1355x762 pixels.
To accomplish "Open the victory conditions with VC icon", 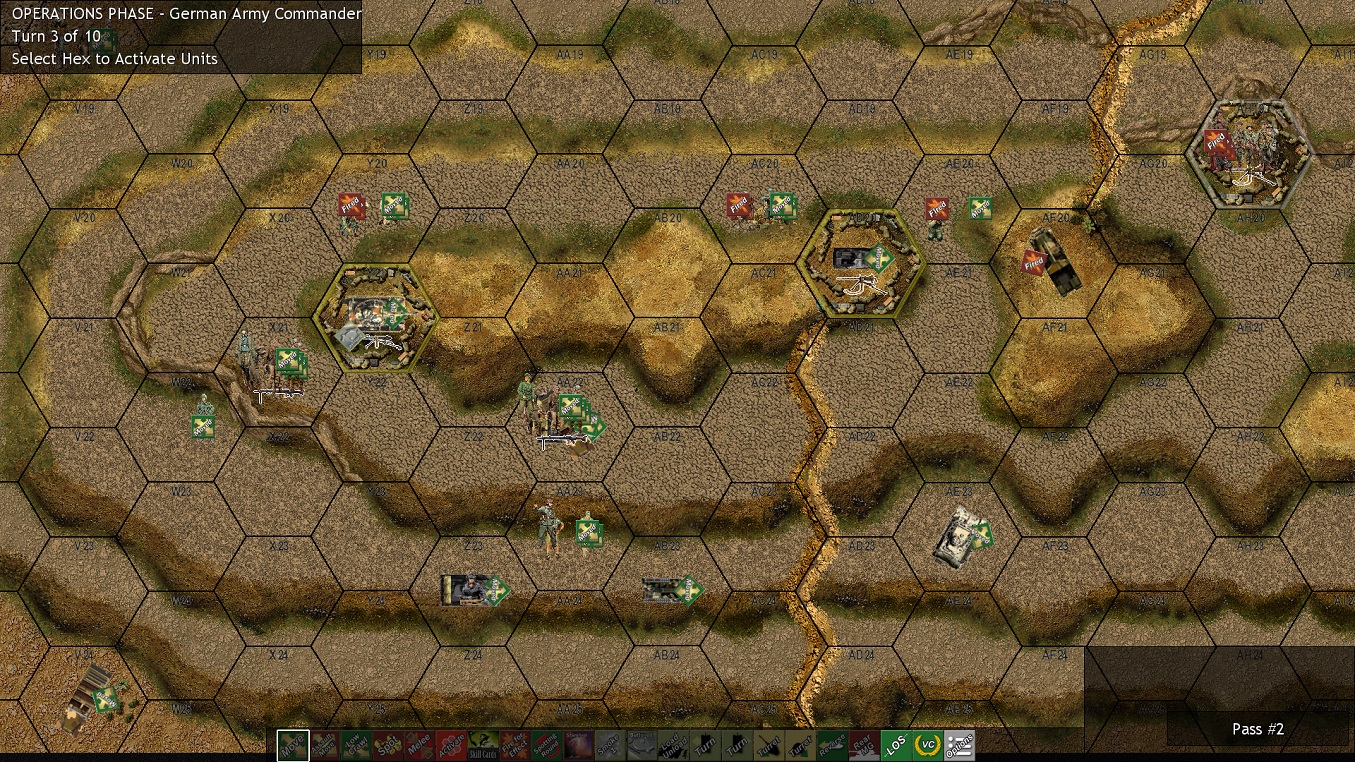I will [928, 745].
